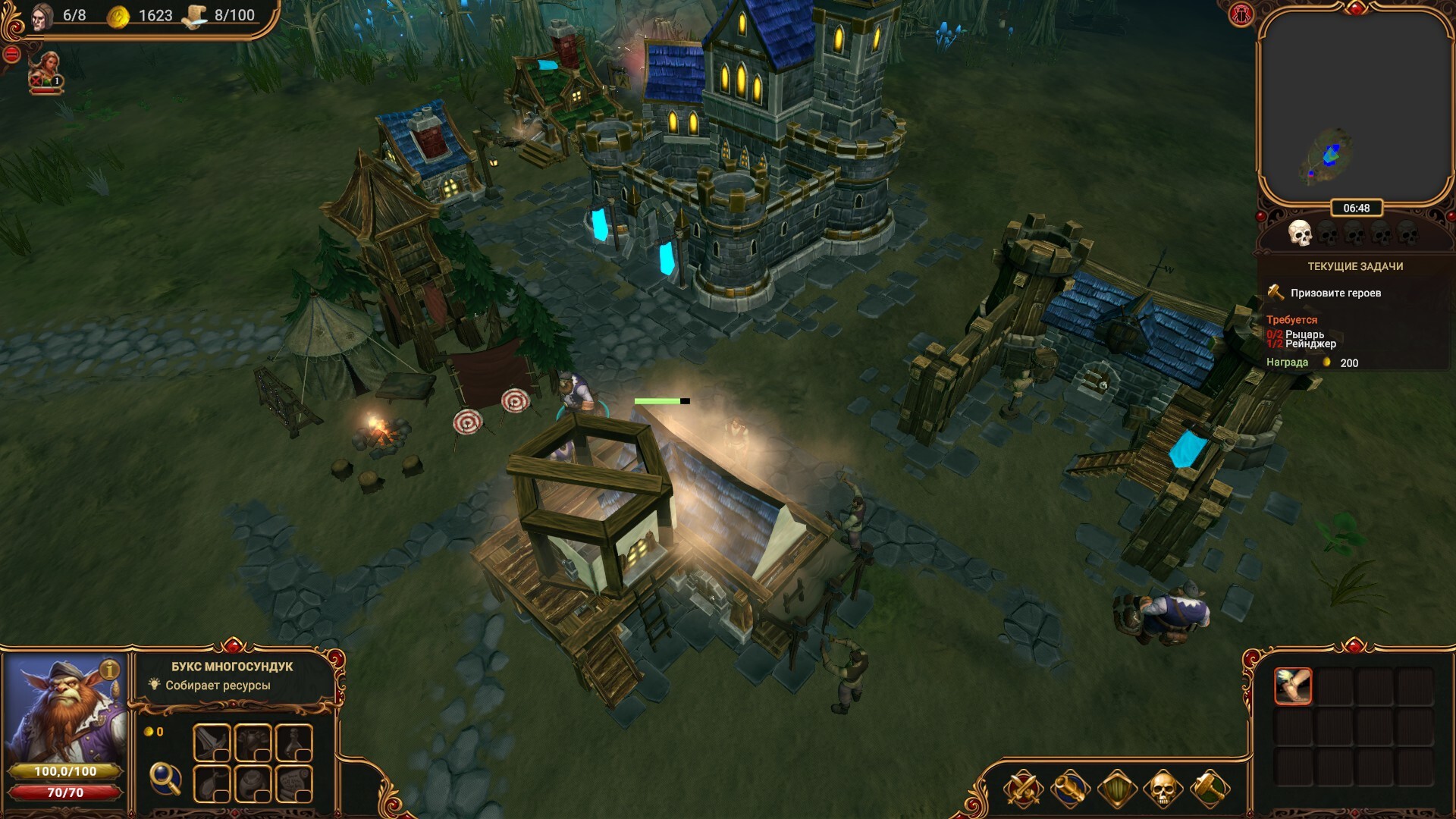The height and width of the screenshot is (819, 1456).
Task: Open the hammer build menu
Action: pyautogui.click(x=1210, y=789)
